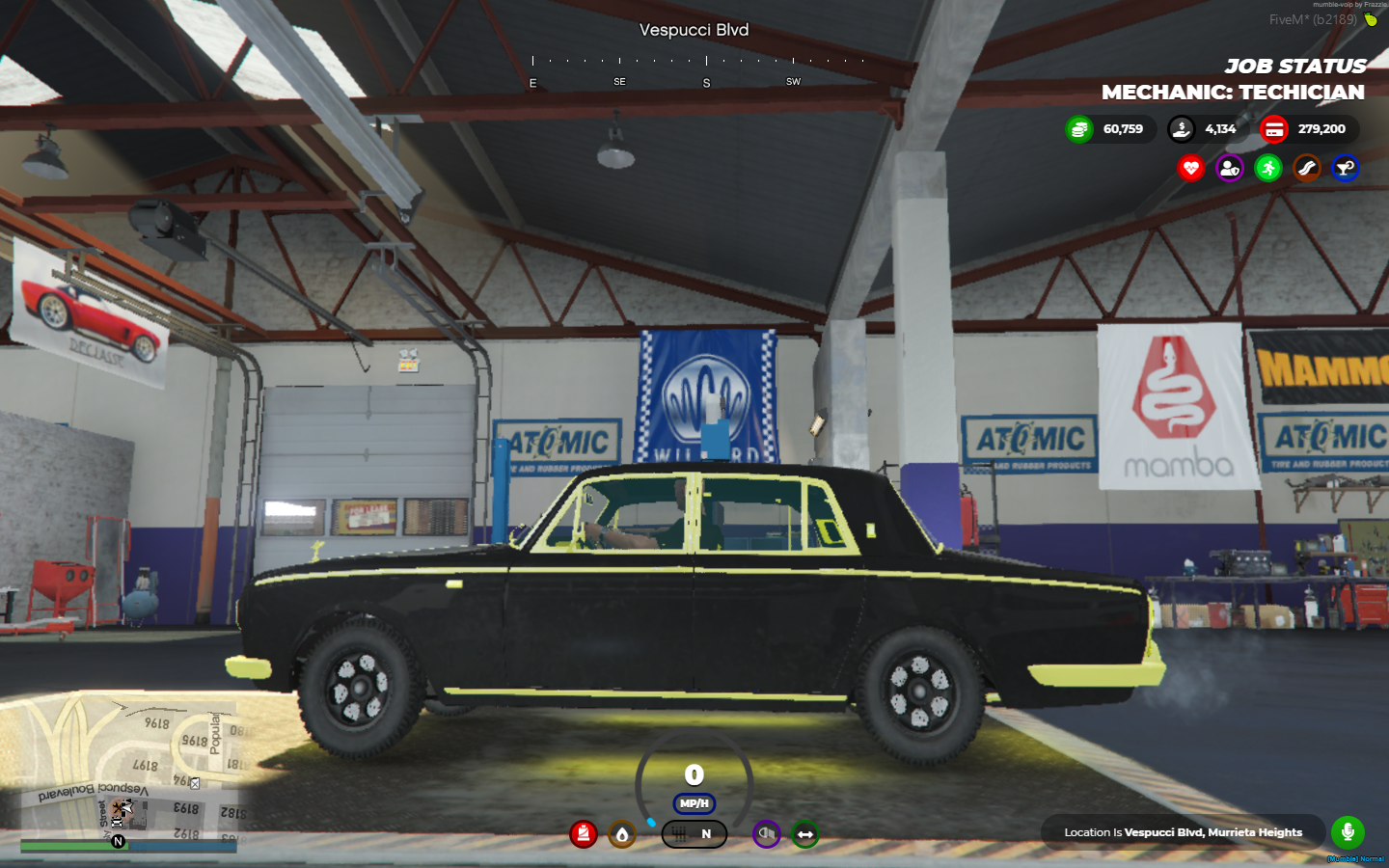Toggle the headlights indicator icon
This screenshot has height=868, width=1389.
(765, 834)
